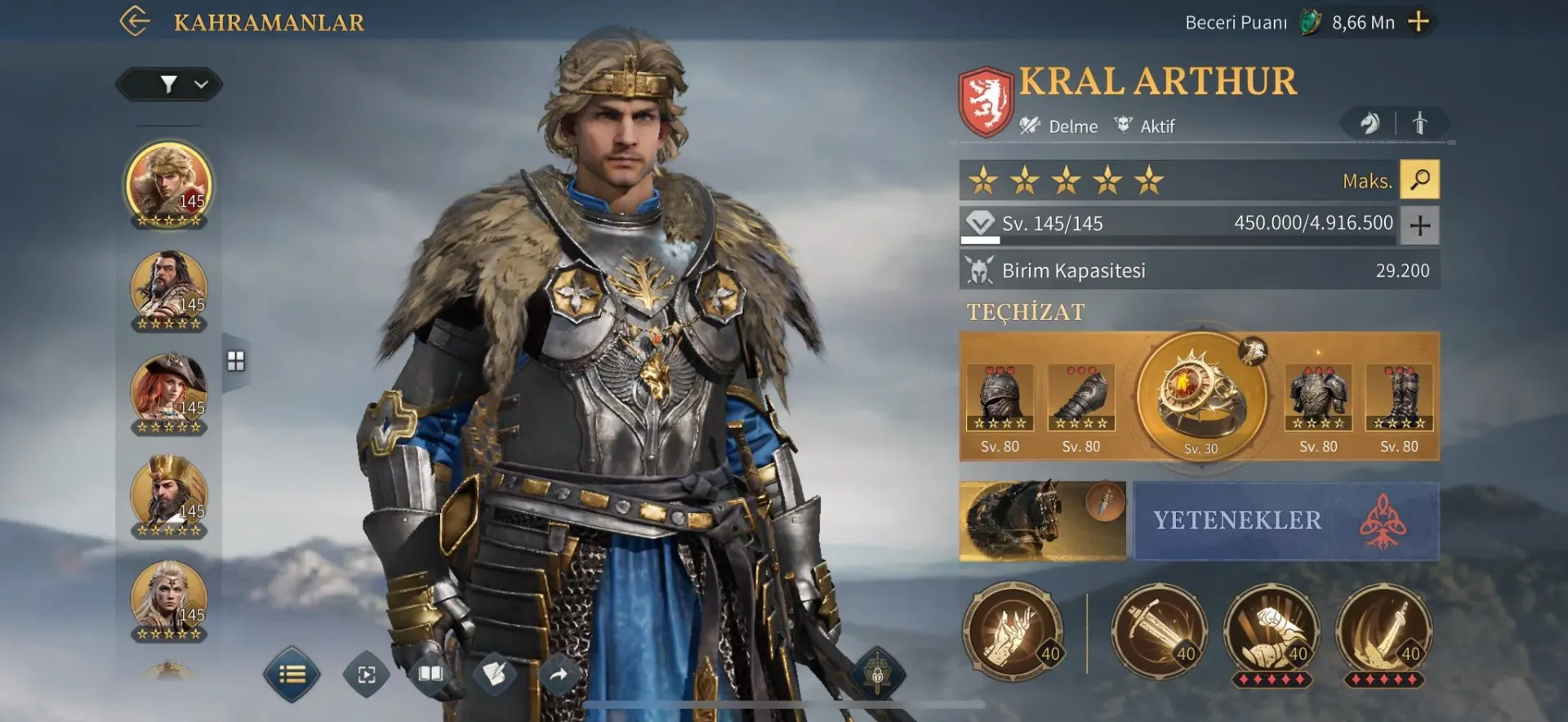Choose the blonde female hero portrait
The height and width of the screenshot is (722, 1568).
[x=169, y=598]
